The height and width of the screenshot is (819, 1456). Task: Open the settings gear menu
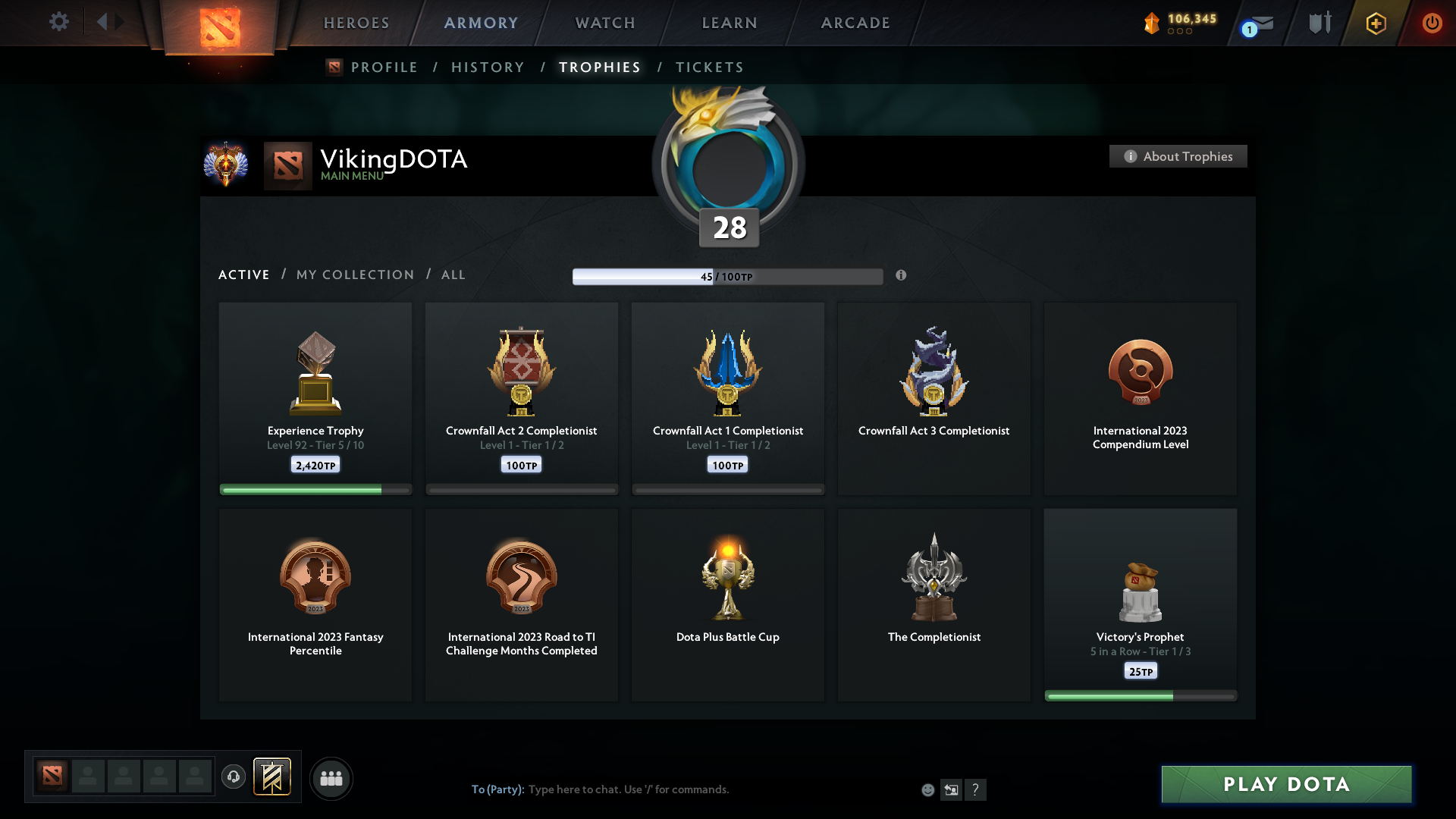coord(59,22)
